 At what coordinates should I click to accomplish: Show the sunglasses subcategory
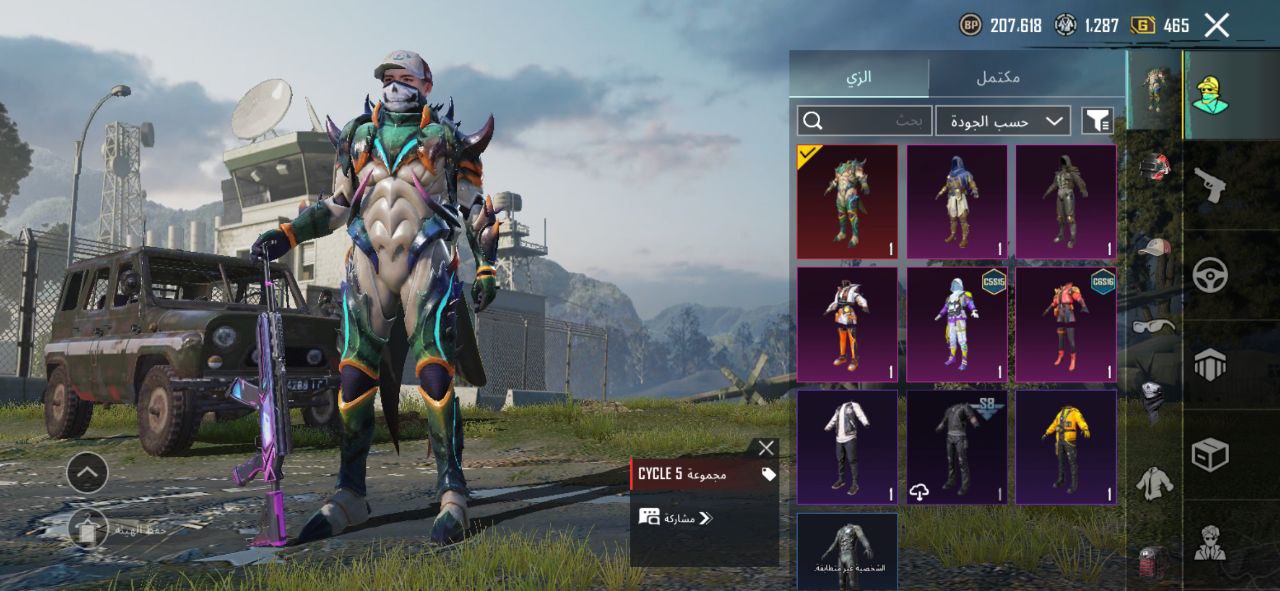[1154, 325]
